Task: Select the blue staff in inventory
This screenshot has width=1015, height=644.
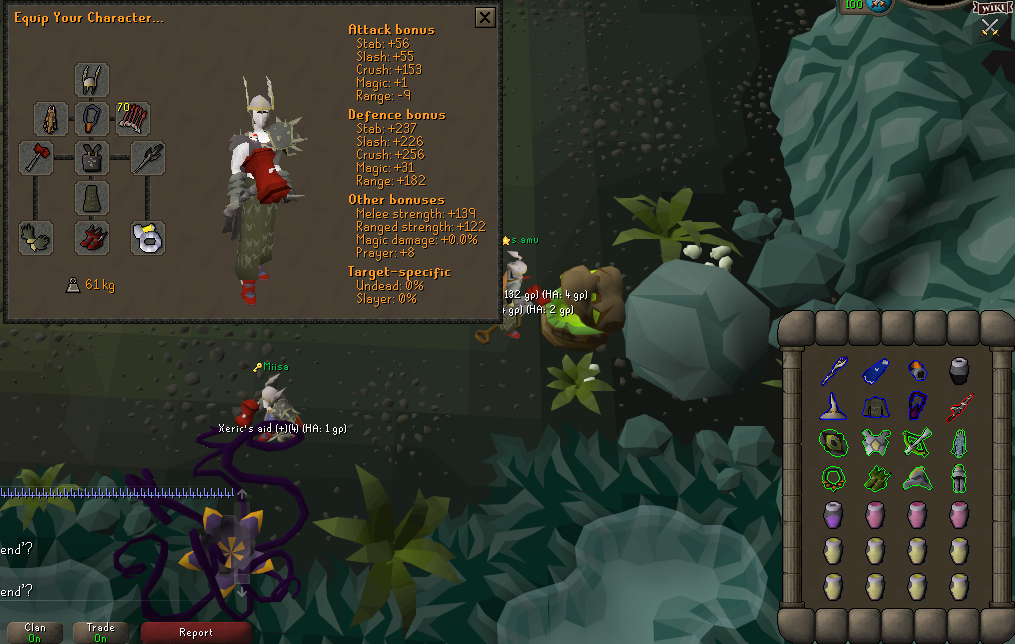Action: 834,371
